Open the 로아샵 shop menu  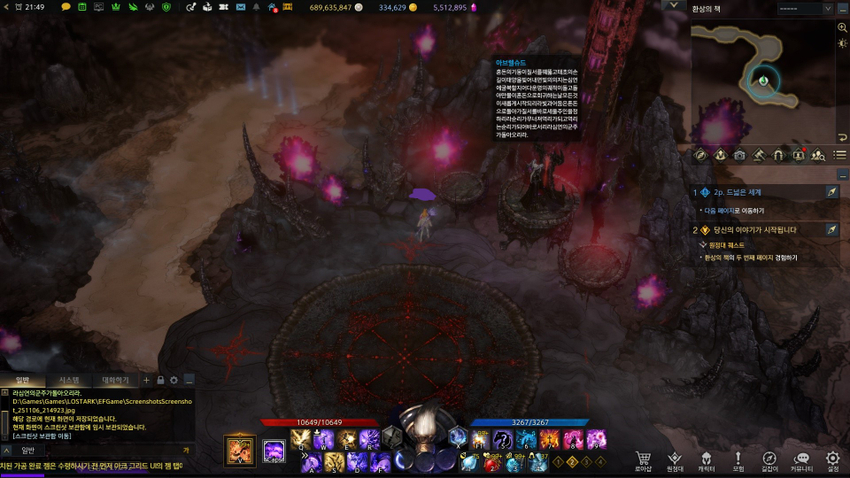click(x=643, y=460)
